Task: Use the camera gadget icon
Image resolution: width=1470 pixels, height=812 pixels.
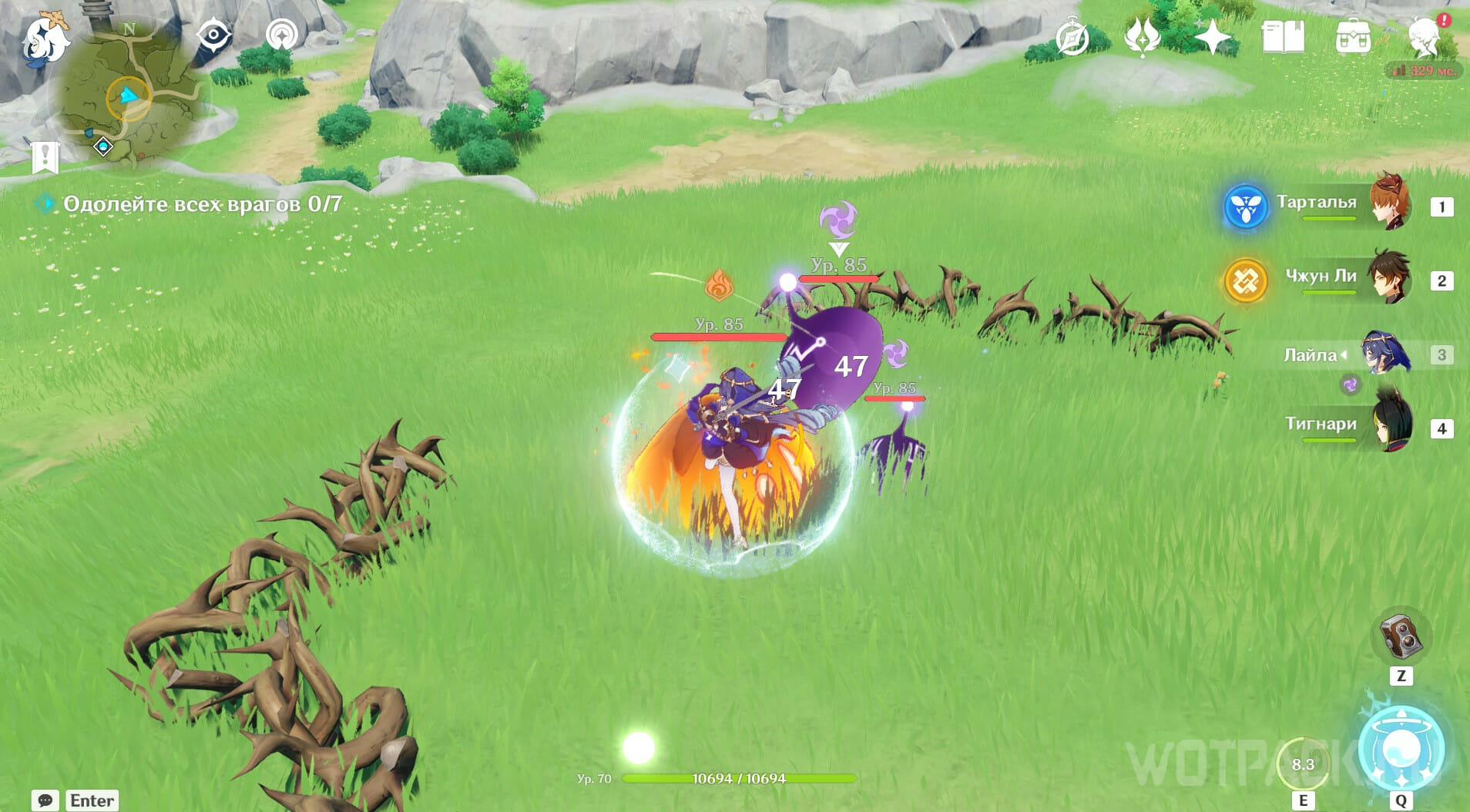Action: (x=1401, y=636)
